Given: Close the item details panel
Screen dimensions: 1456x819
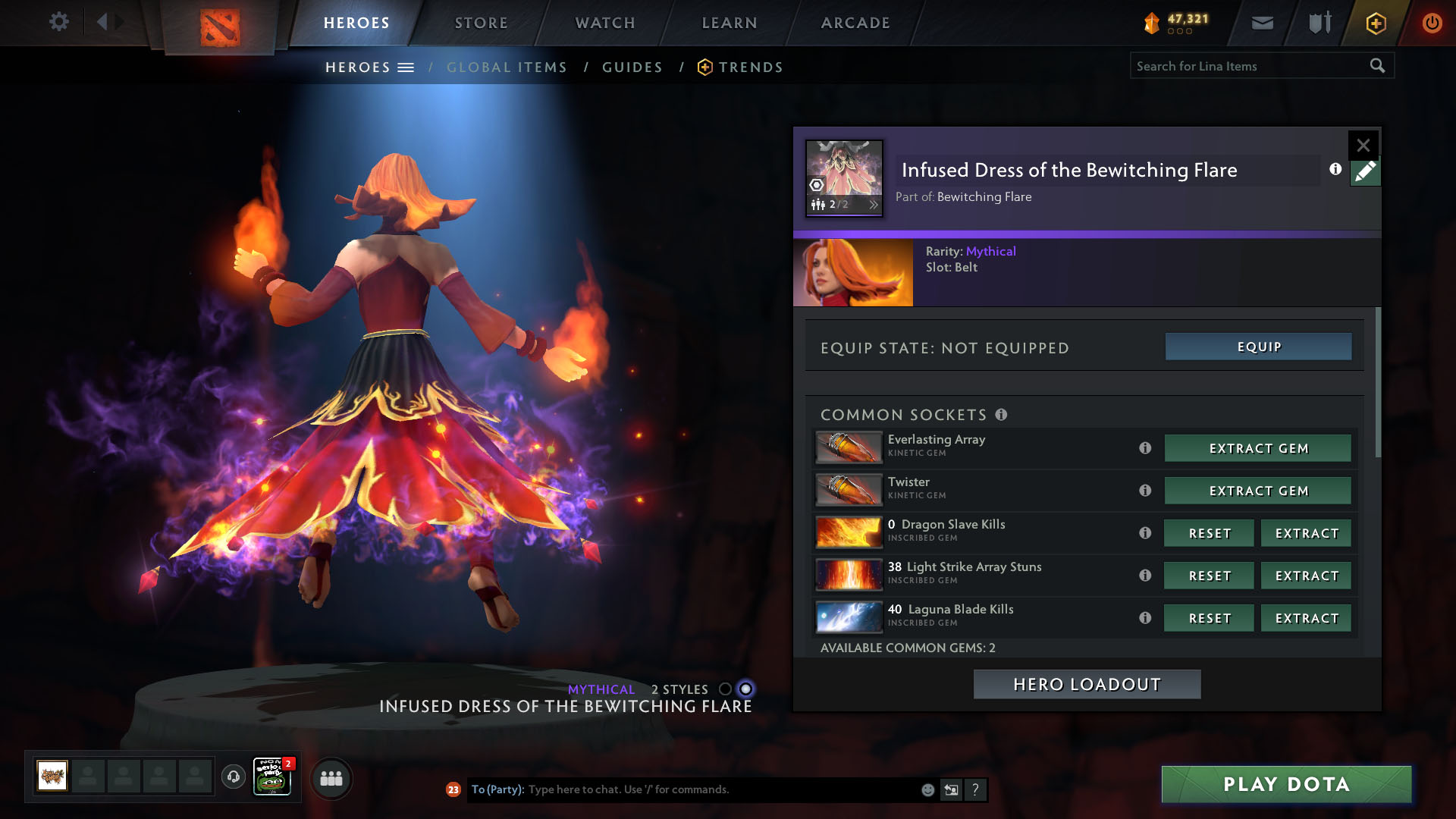Looking at the screenshot, I should 1363,145.
